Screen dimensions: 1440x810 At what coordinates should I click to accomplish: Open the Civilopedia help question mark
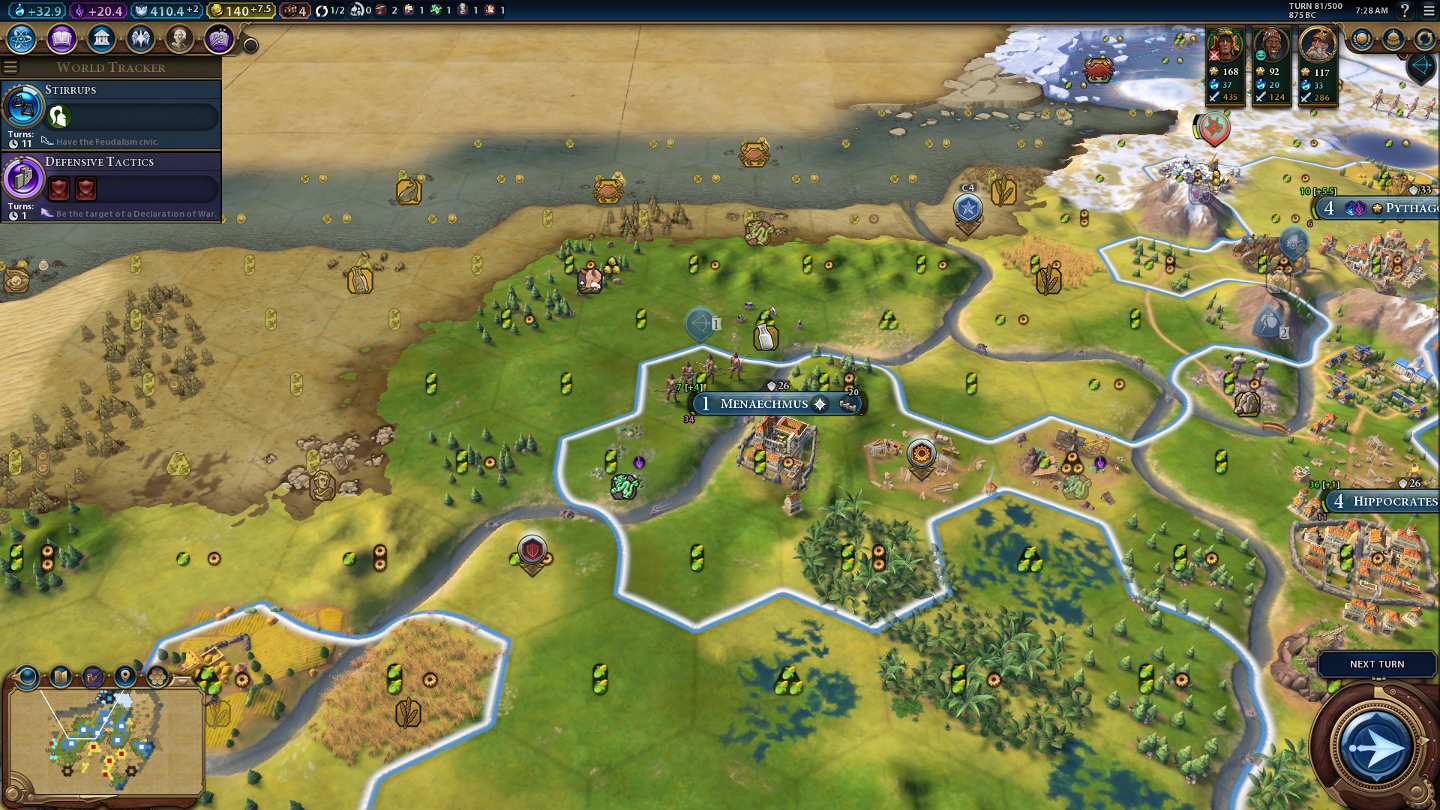1405,10
